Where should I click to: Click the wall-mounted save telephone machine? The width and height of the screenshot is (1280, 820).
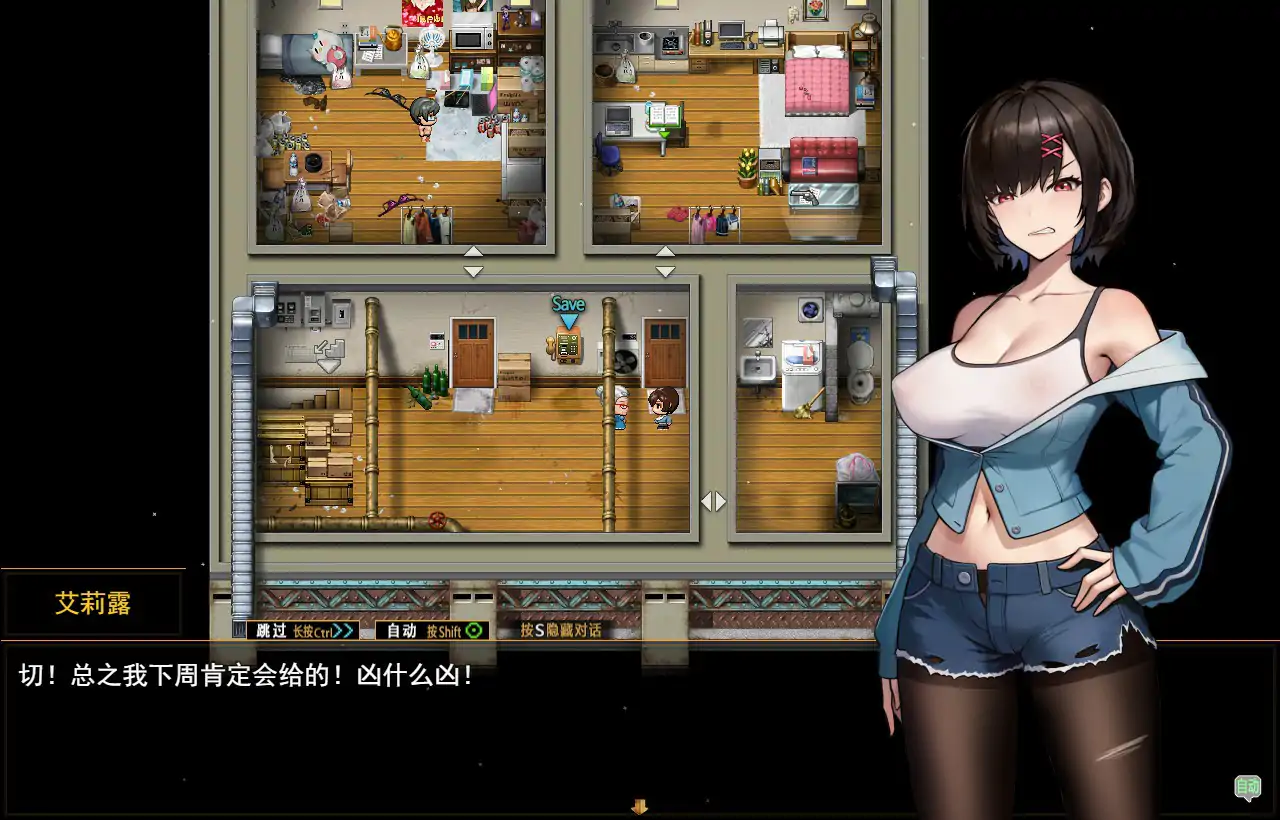click(567, 348)
